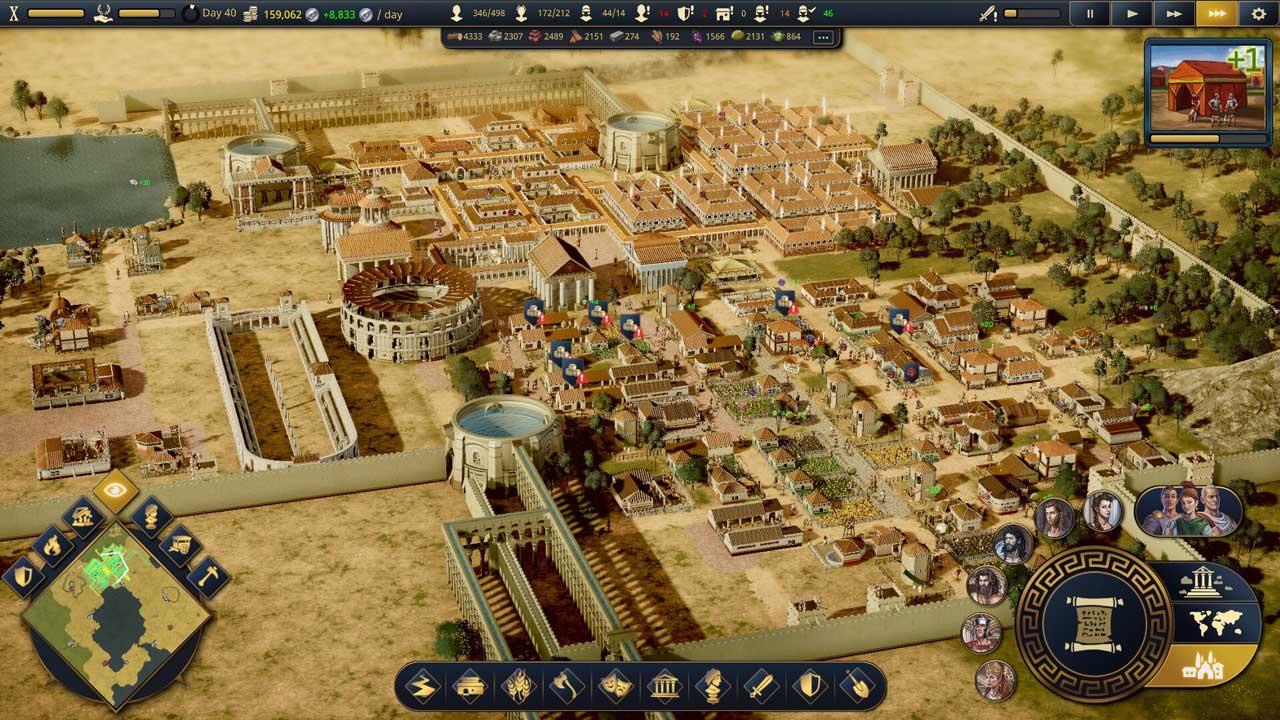1280x720 pixels.
Task: Open the theater masks entertainment category
Action: point(616,686)
